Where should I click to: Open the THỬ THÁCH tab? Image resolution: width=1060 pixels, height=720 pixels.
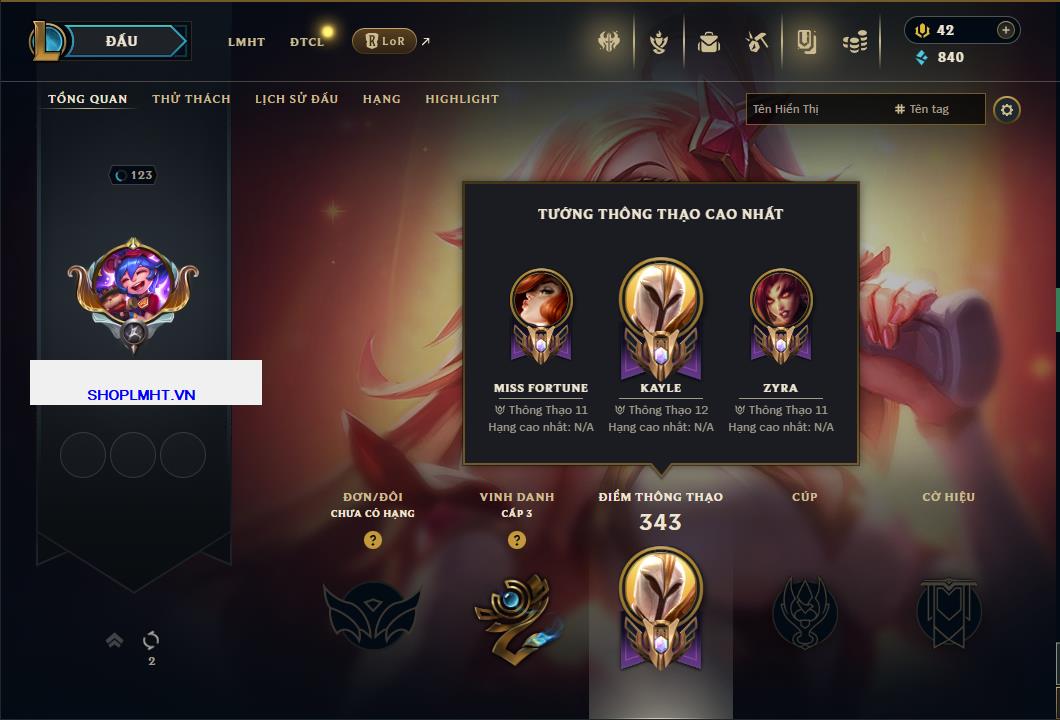[x=191, y=99]
